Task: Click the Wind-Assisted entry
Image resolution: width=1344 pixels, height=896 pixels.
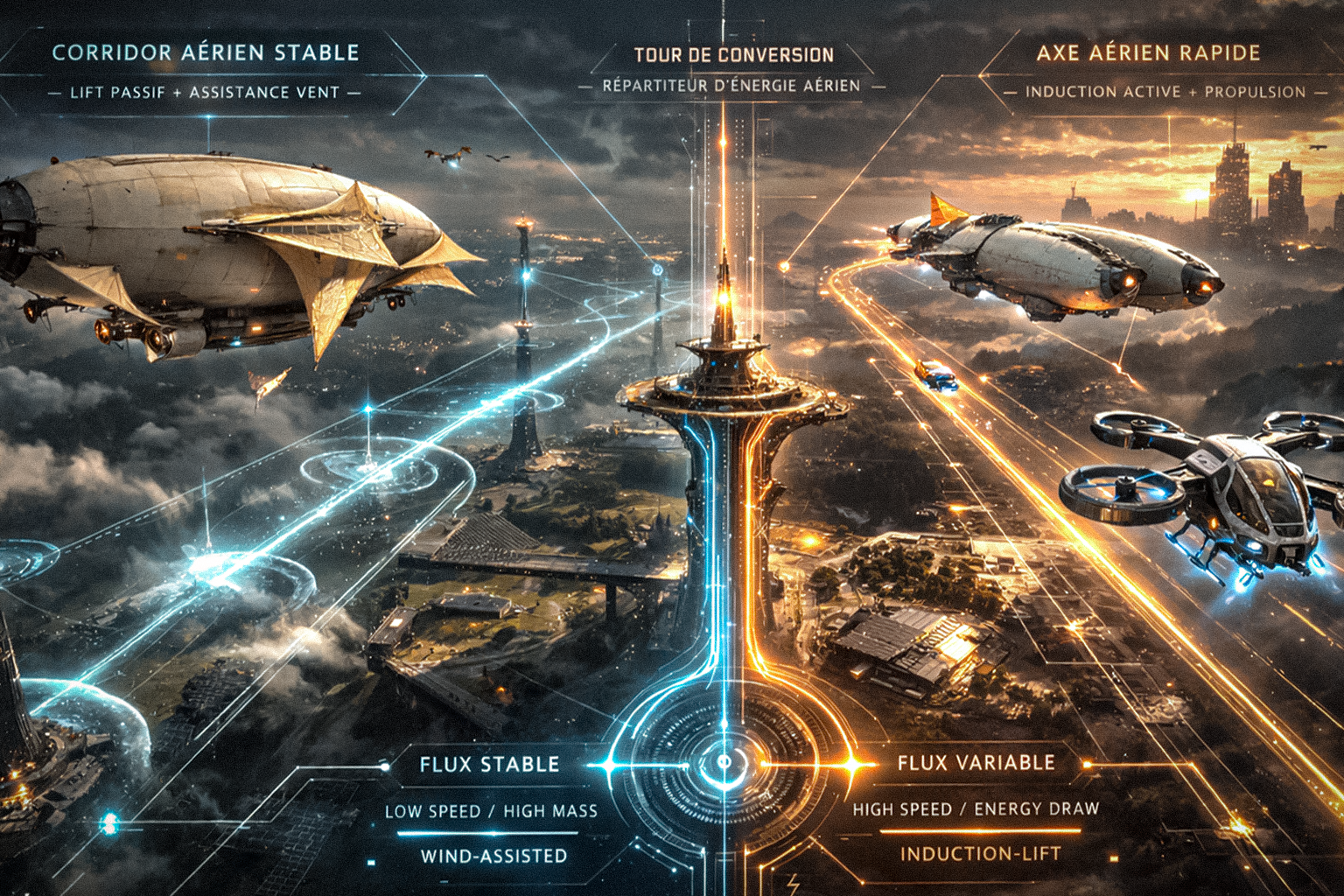Action: (493, 856)
